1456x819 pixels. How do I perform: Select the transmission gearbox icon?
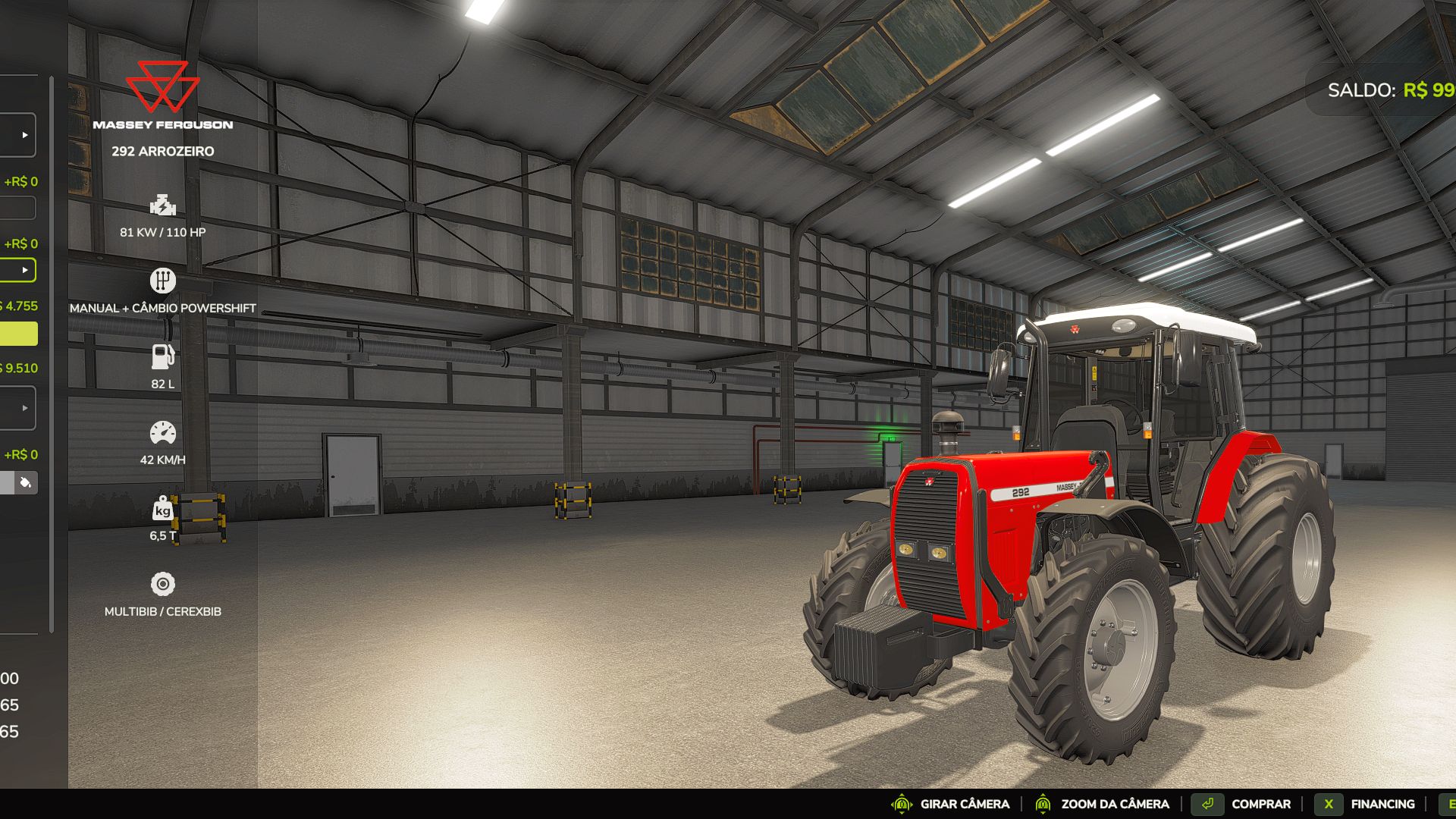click(x=164, y=280)
